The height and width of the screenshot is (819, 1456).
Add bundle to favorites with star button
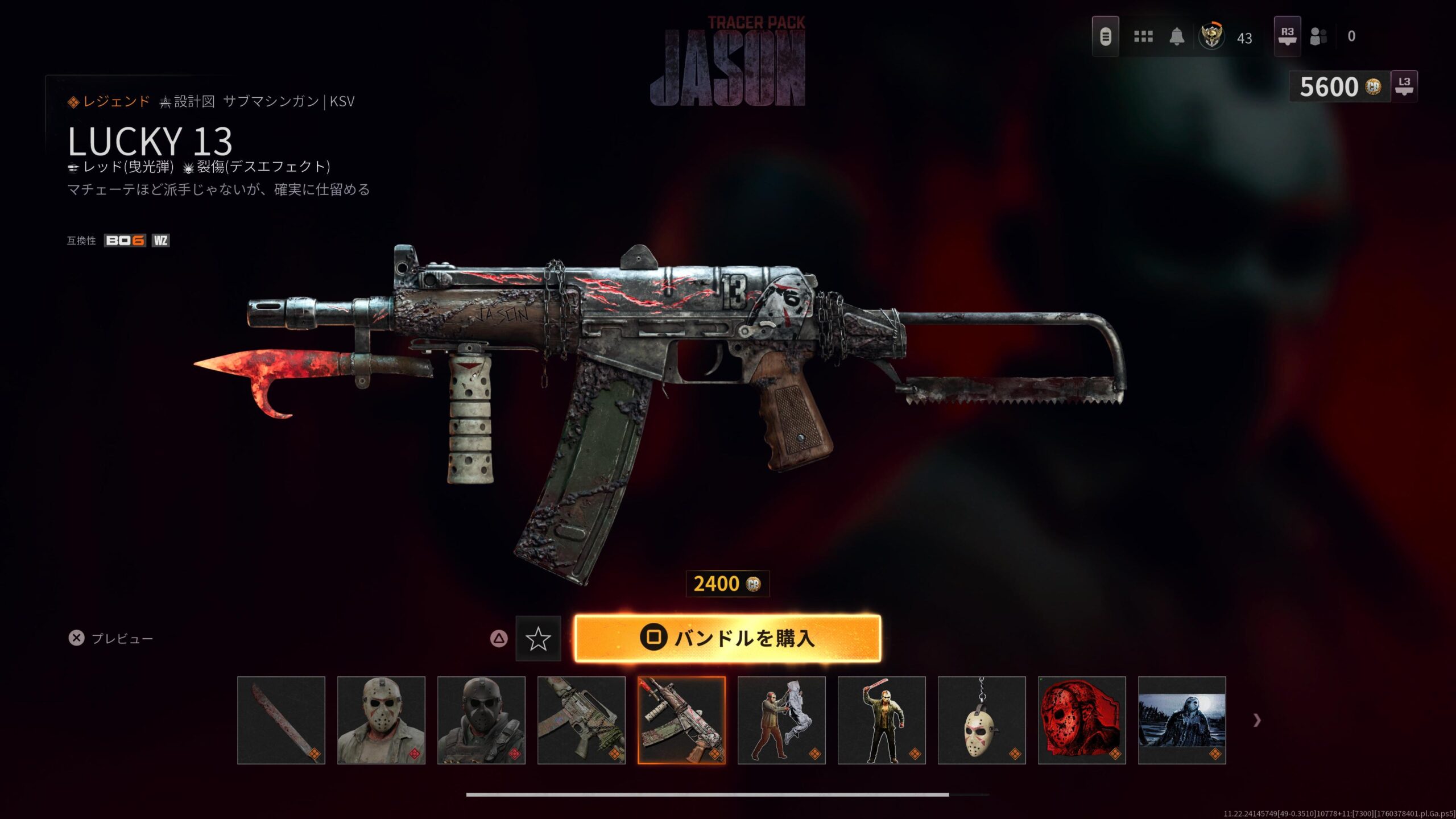point(538,639)
